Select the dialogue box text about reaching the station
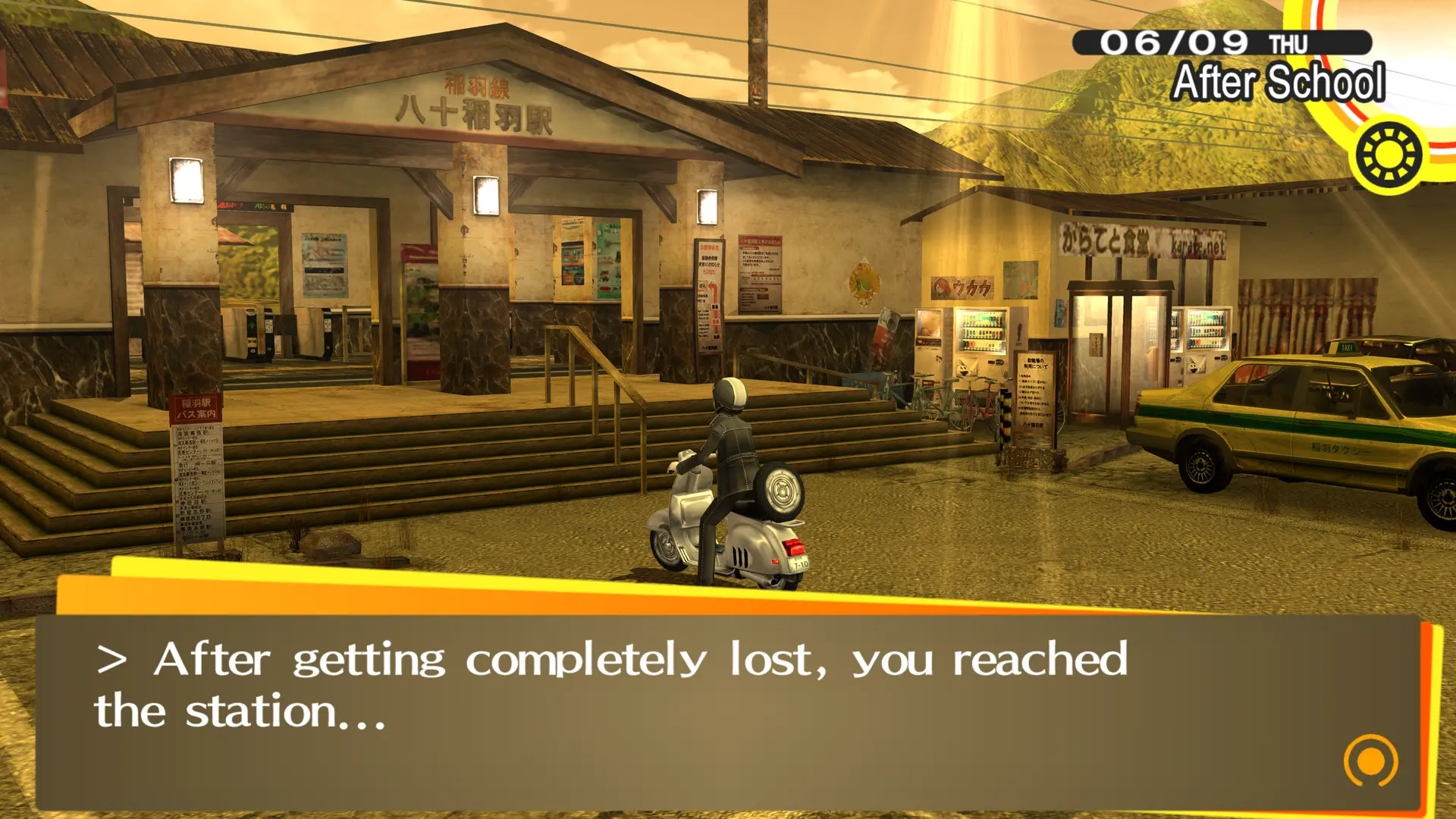 (607, 682)
